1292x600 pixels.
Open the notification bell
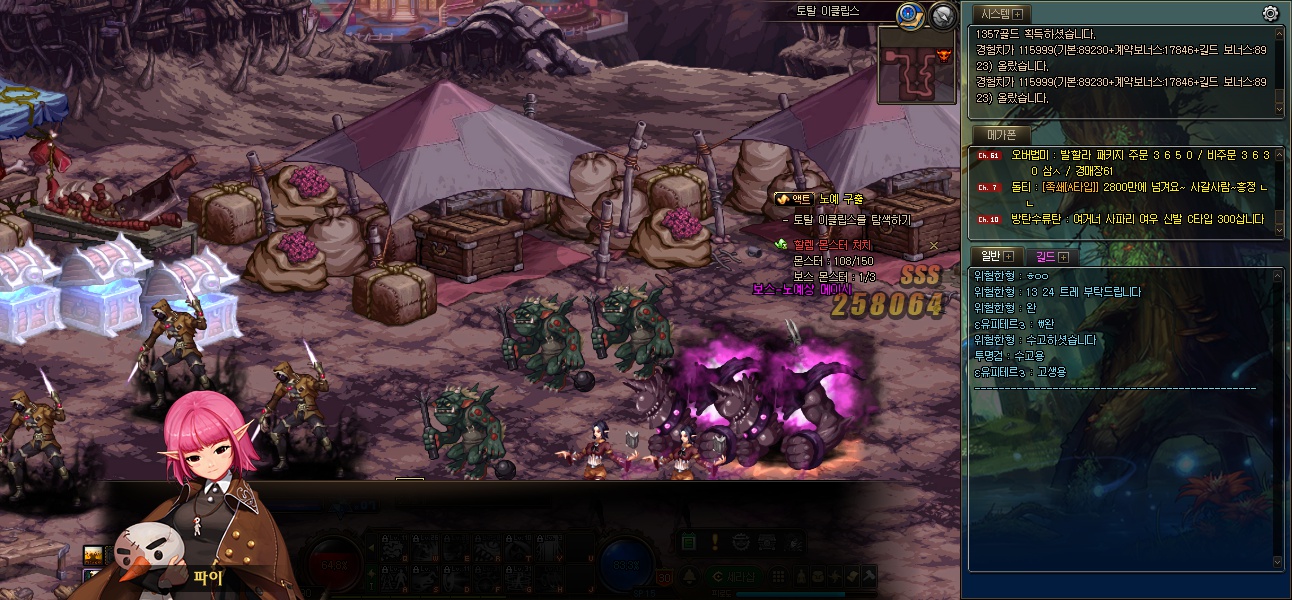pyautogui.click(x=689, y=577)
